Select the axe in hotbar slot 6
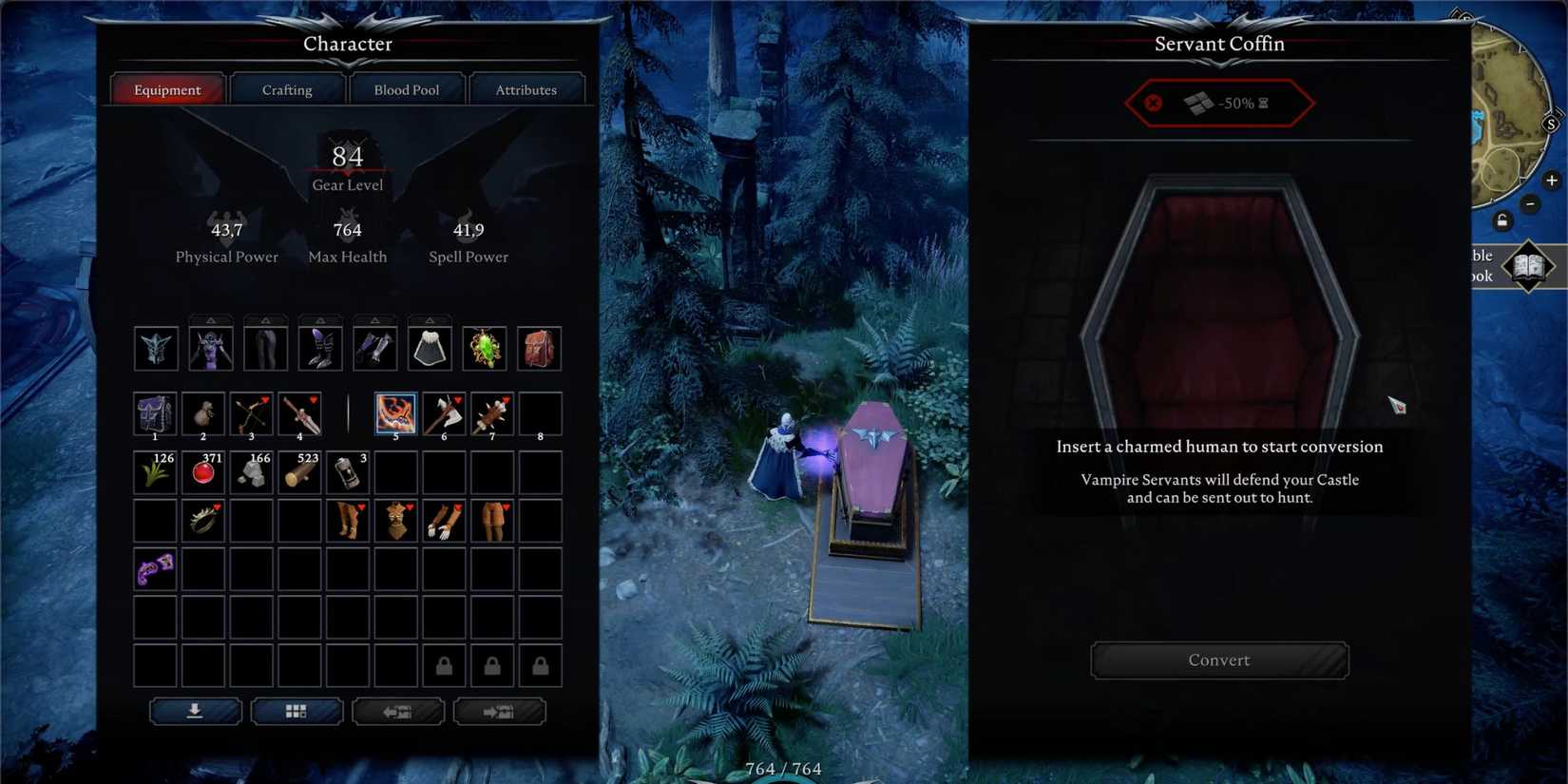The image size is (1568, 784). [443, 413]
